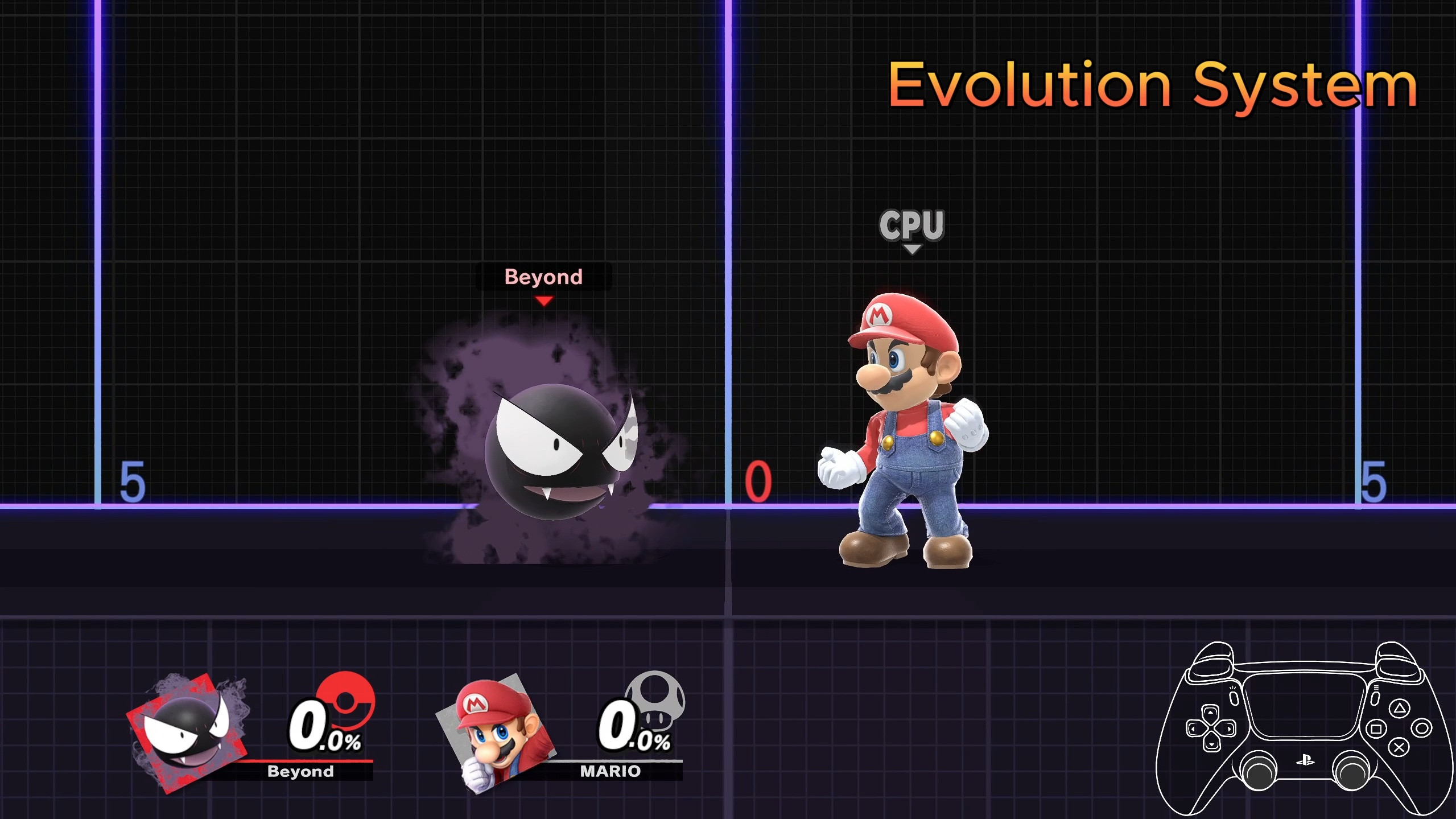Click the Evolution System title text
The height and width of the screenshot is (819, 1456).
point(1153,84)
